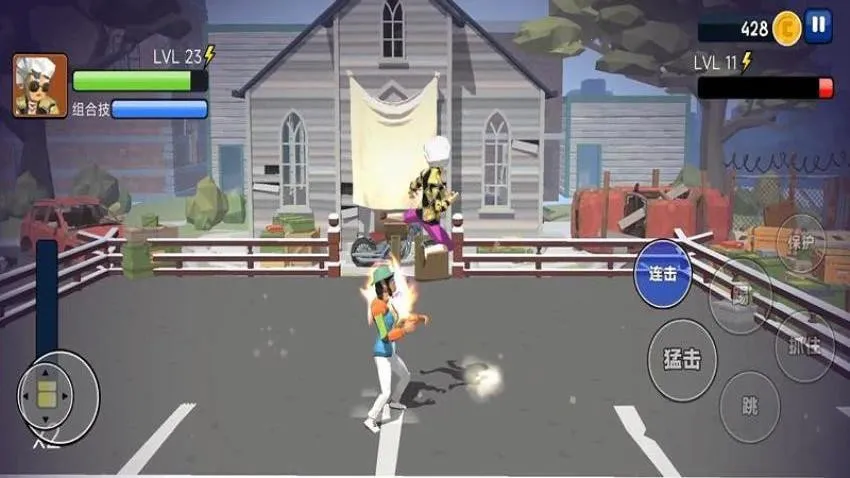Tap the 保护 guard button
This screenshot has height=478, width=850.
click(801, 243)
